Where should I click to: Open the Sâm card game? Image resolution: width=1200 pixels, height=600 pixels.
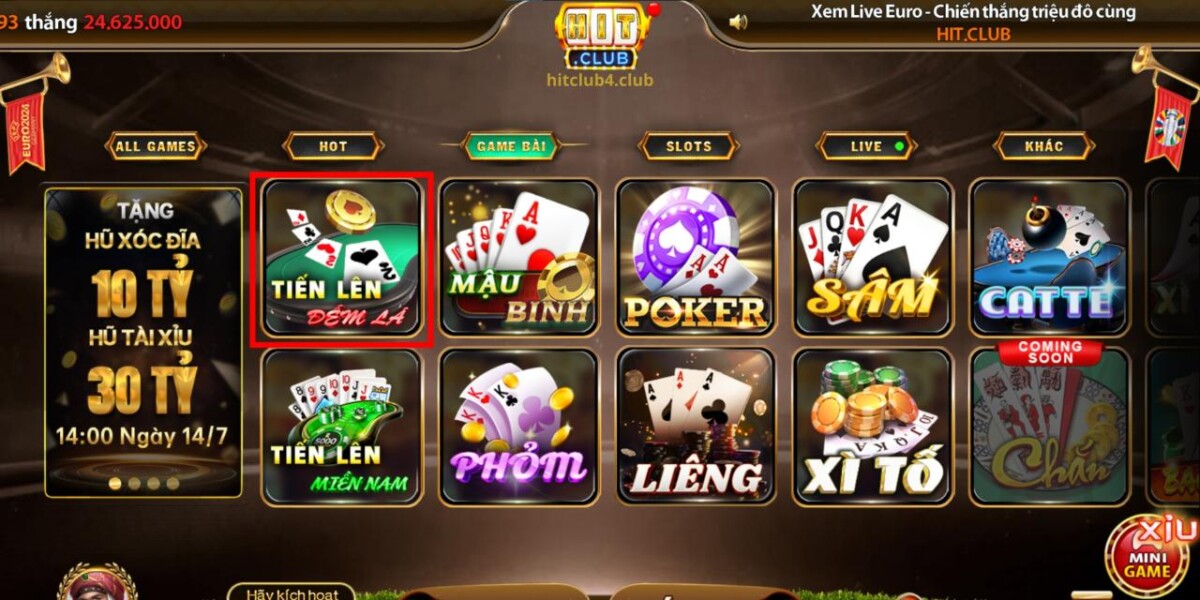pyautogui.click(x=873, y=258)
